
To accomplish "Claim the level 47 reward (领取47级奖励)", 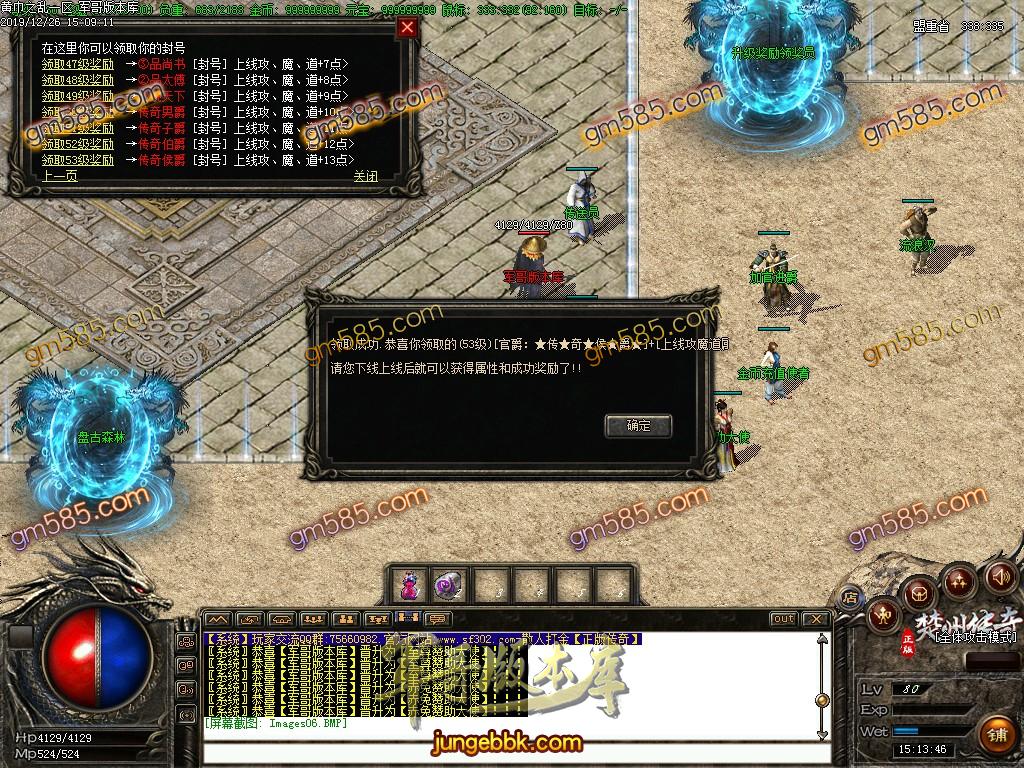I will [x=77, y=64].
